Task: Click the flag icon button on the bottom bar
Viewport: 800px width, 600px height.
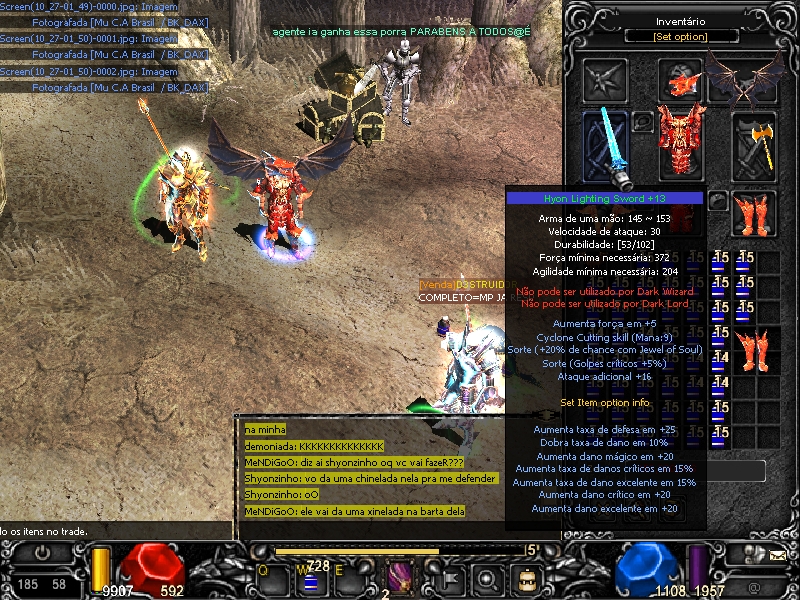Action: 449,578
